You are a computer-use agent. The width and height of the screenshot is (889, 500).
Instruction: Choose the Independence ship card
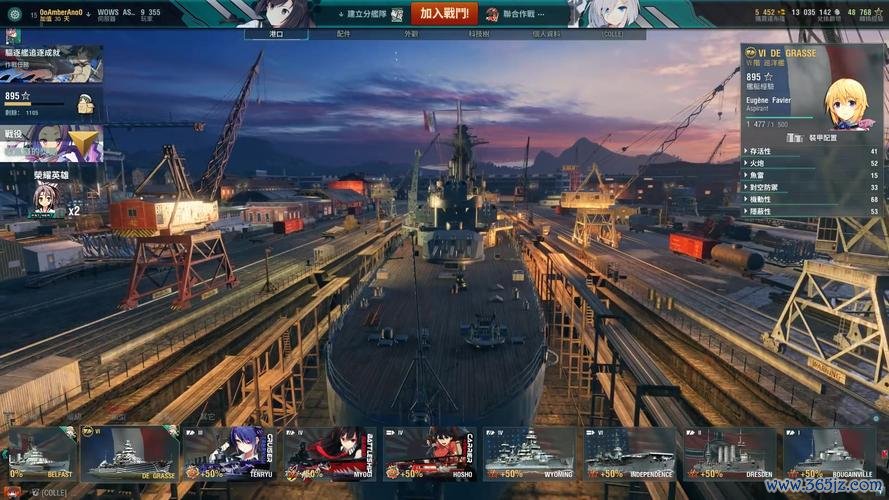click(628, 455)
